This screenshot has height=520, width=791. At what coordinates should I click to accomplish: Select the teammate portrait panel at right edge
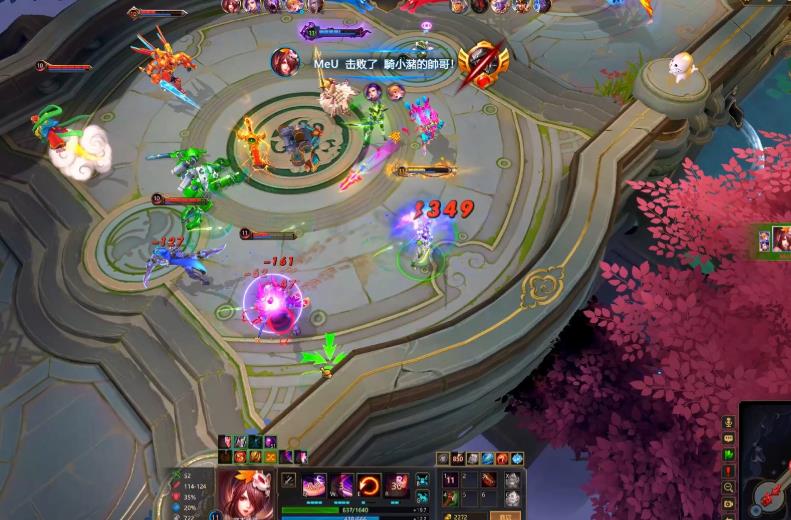point(774,240)
